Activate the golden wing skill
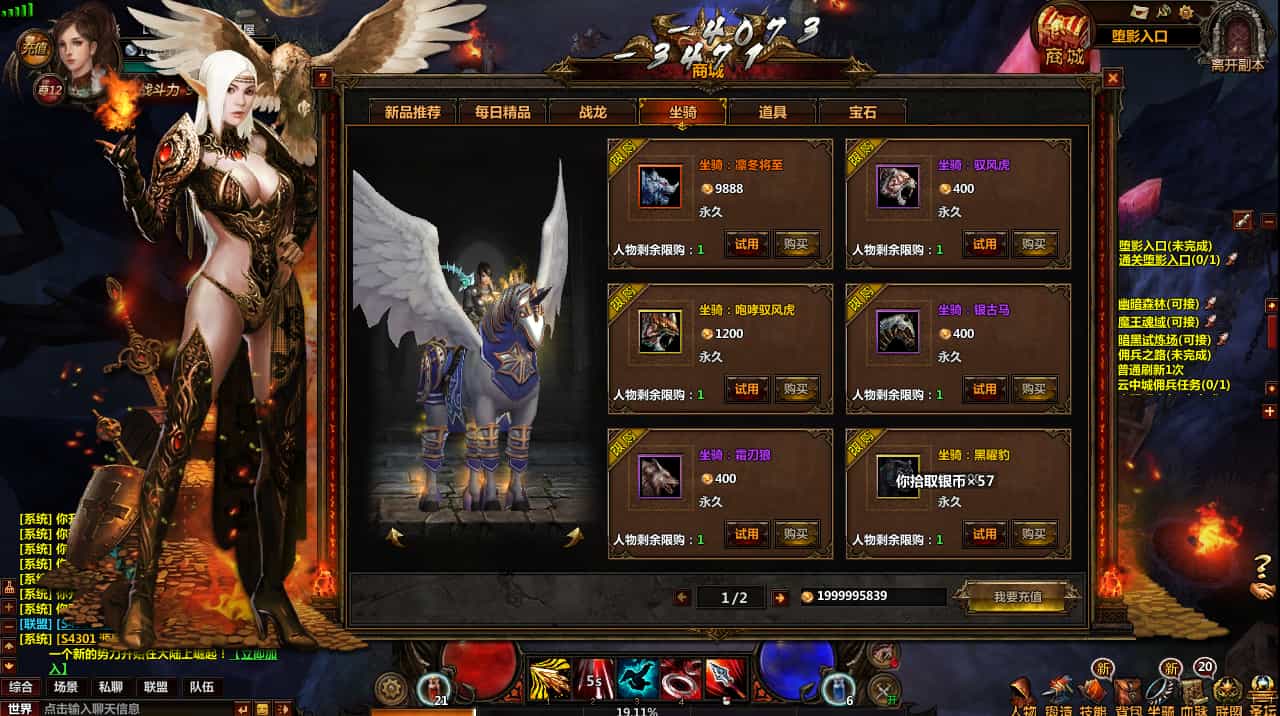The width and height of the screenshot is (1280, 716). 549,678
